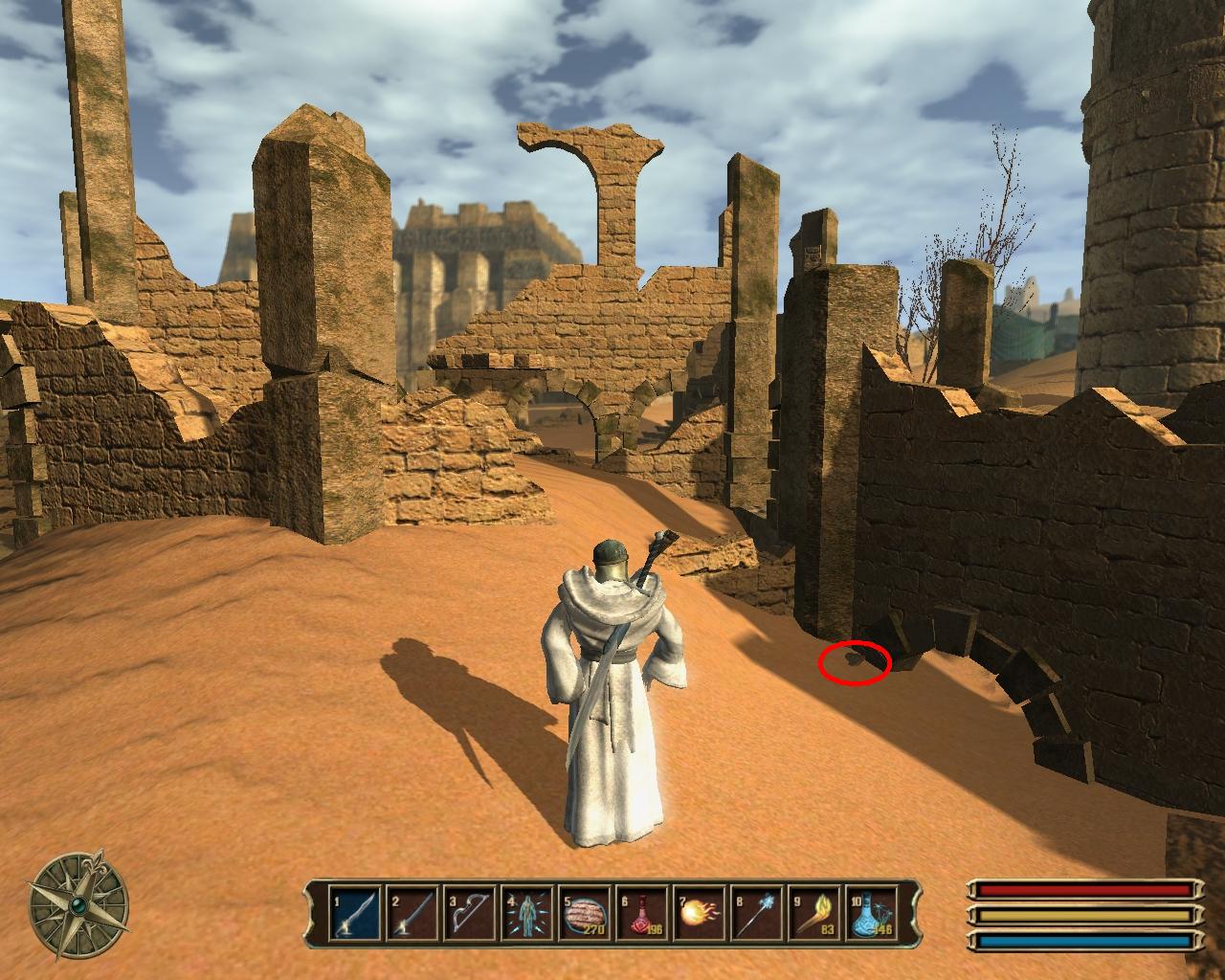Use the red potion in slot 6
This screenshot has height=980, width=1225.
640,915
